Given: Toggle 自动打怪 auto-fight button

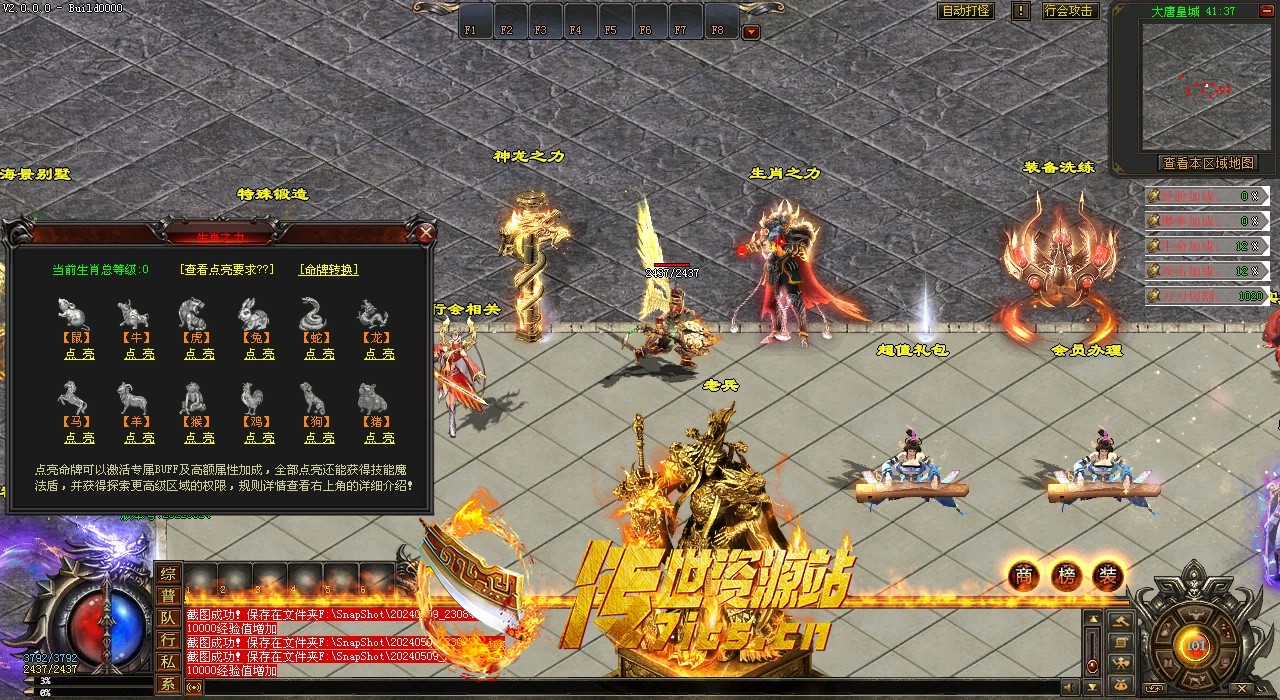Looking at the screenshot, I should coord(966,11).
